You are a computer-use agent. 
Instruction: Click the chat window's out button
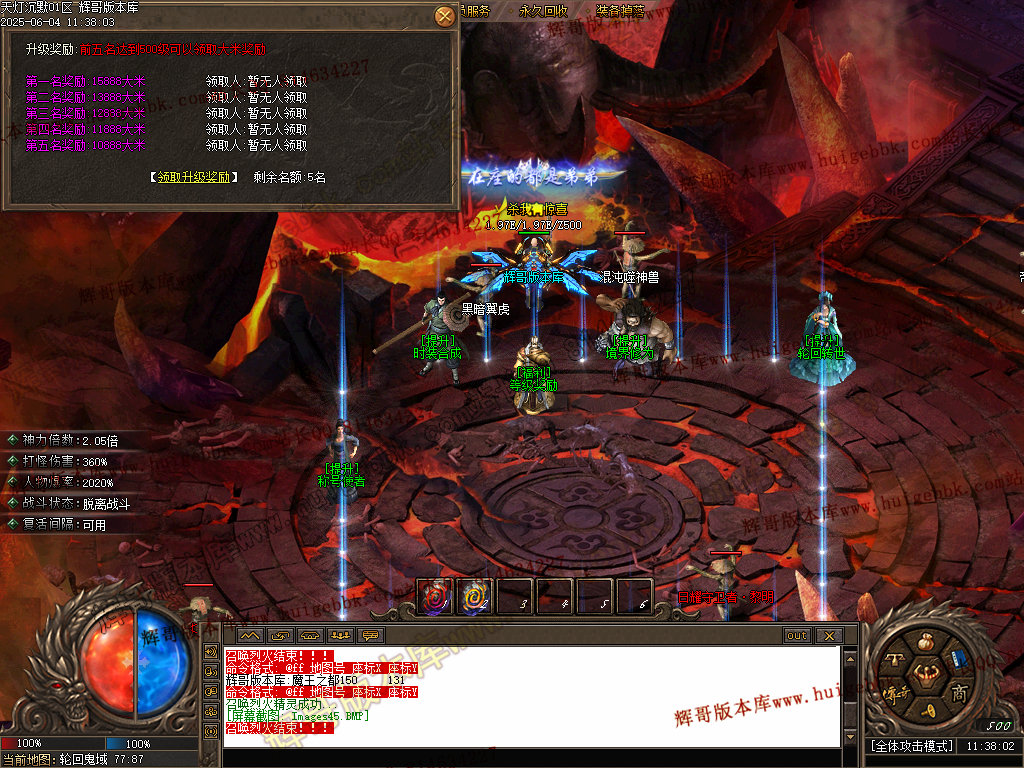[797, 636]
